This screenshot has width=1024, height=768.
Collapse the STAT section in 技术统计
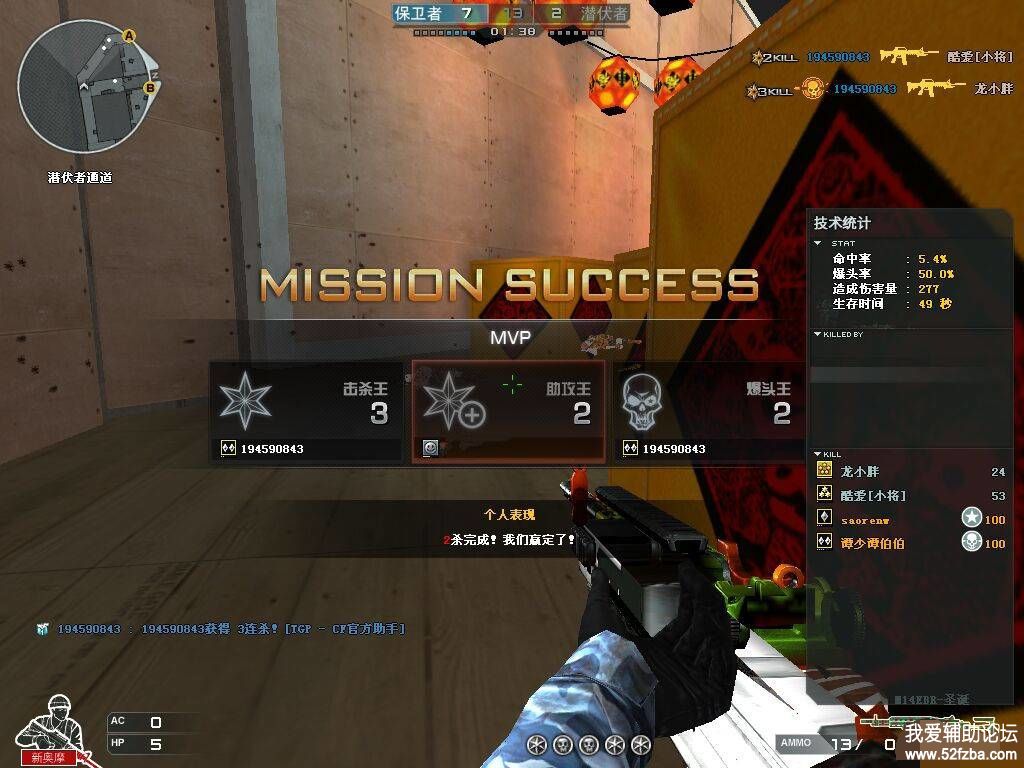(820, 243)
